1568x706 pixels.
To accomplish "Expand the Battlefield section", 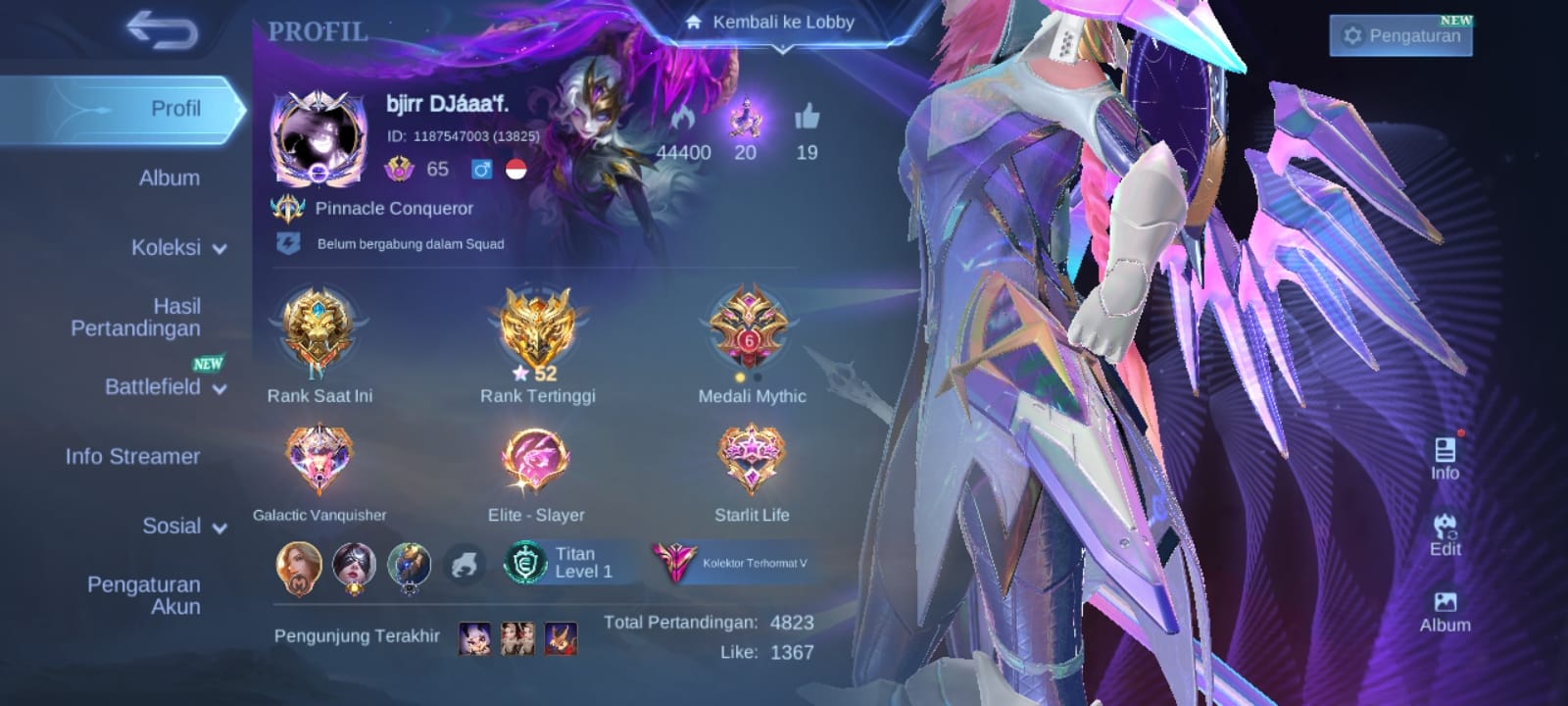I will [x=165, y=386].
